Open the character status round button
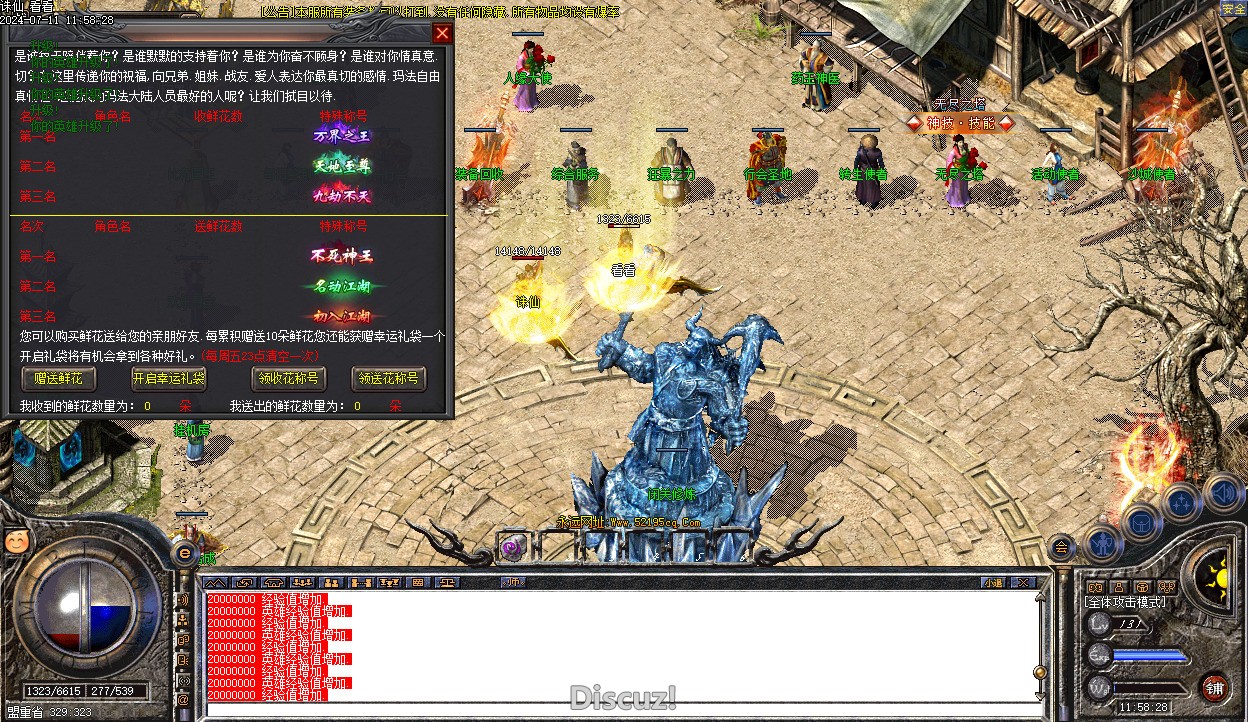Screen dimensions: 1248x722 pos(1103,542)
